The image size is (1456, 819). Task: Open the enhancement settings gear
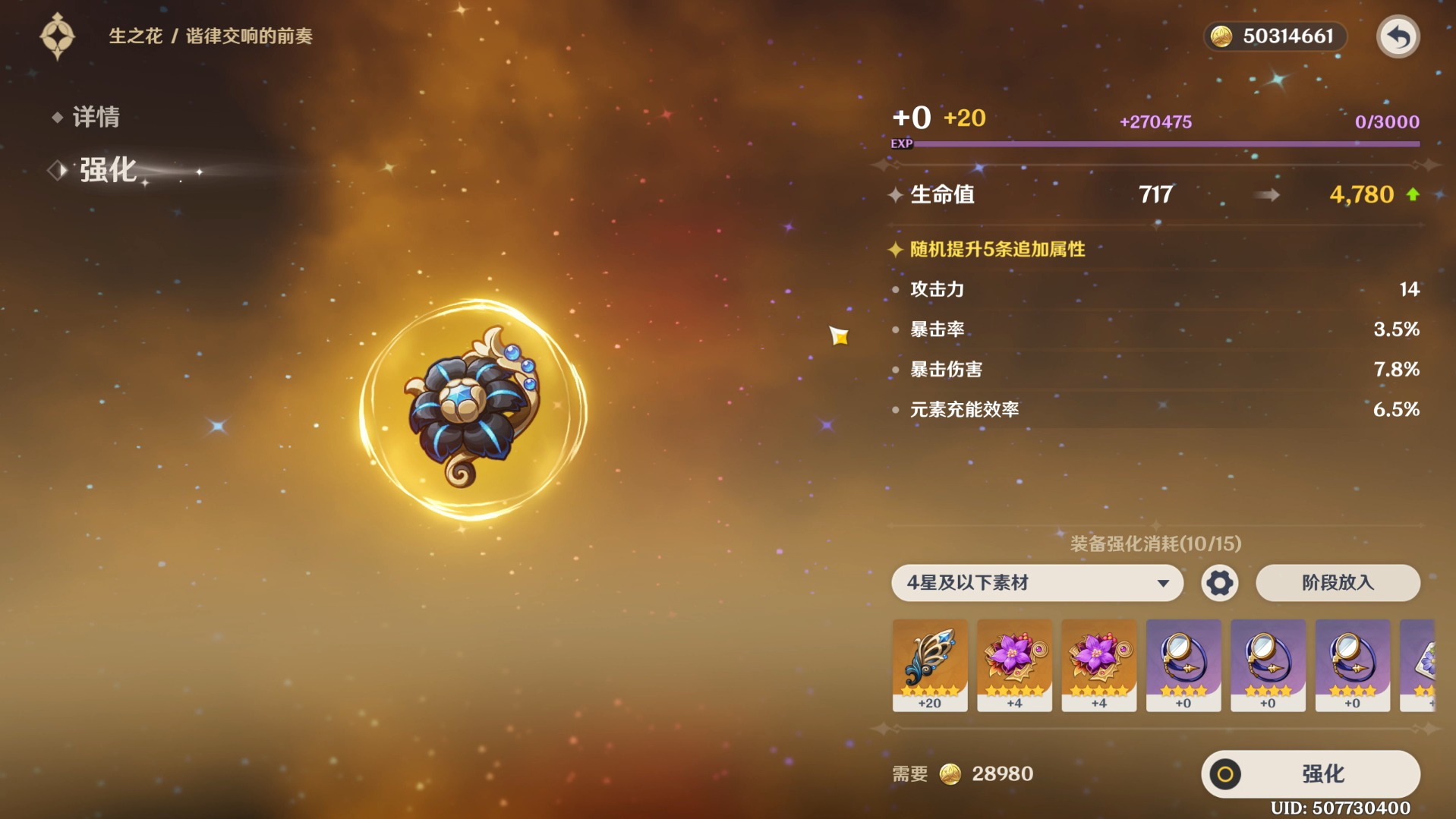(1218, 583)
